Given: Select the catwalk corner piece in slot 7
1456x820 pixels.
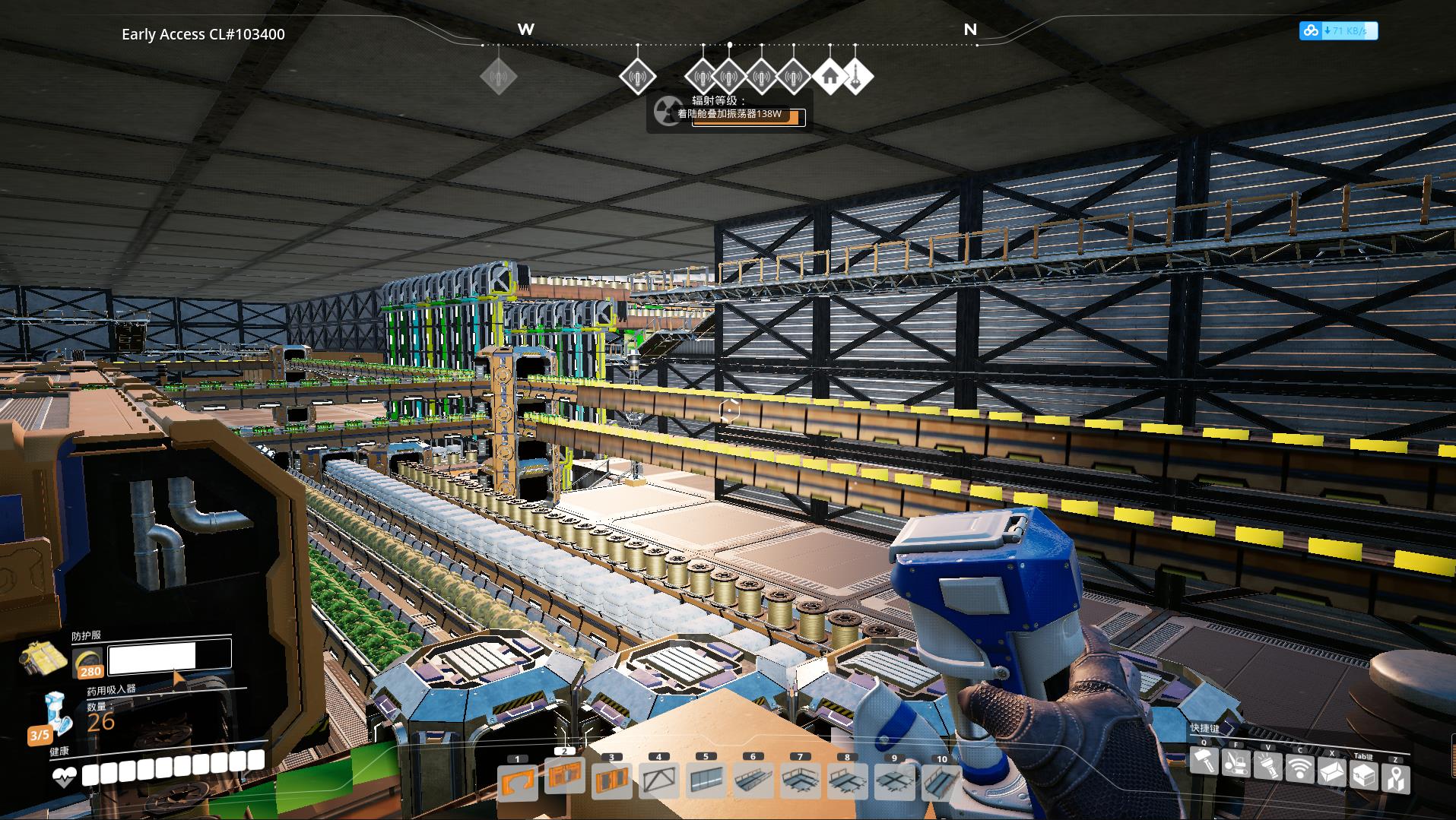Looking at the screenshot, I should click(x=800, y=781).
